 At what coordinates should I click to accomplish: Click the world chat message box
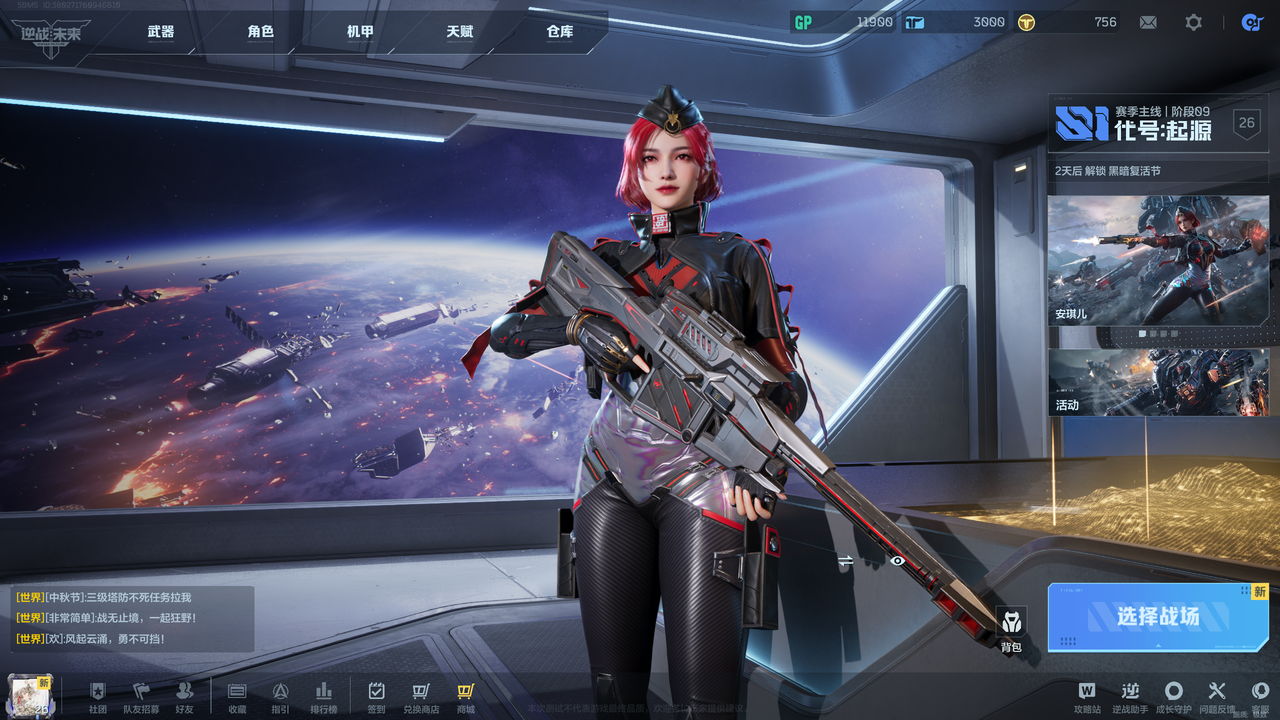click(132, 618)
